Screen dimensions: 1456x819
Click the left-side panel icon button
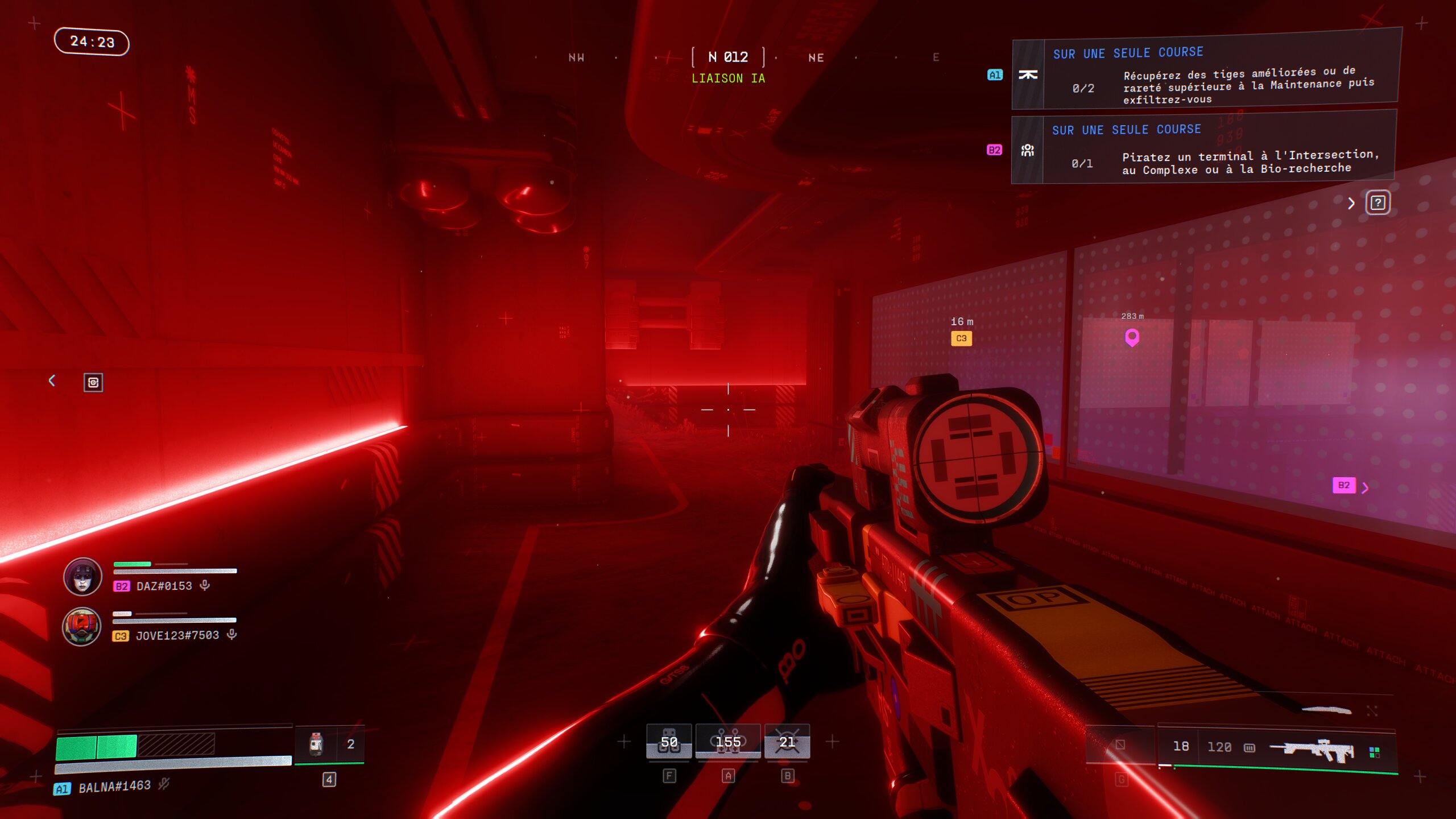point(93,382)
